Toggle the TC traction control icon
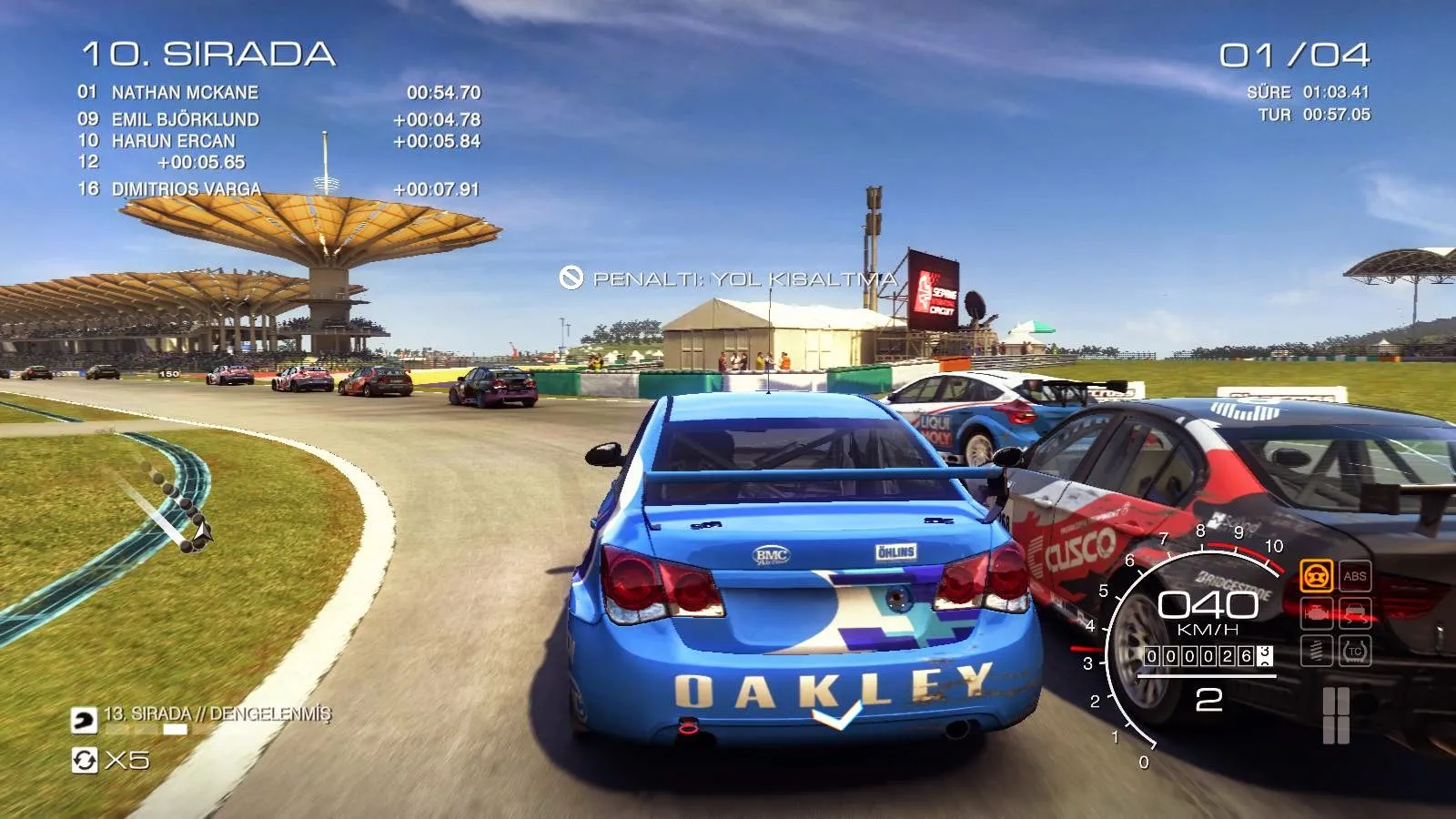This screenshot has width=1456, height=819. tap(1355, 651)
